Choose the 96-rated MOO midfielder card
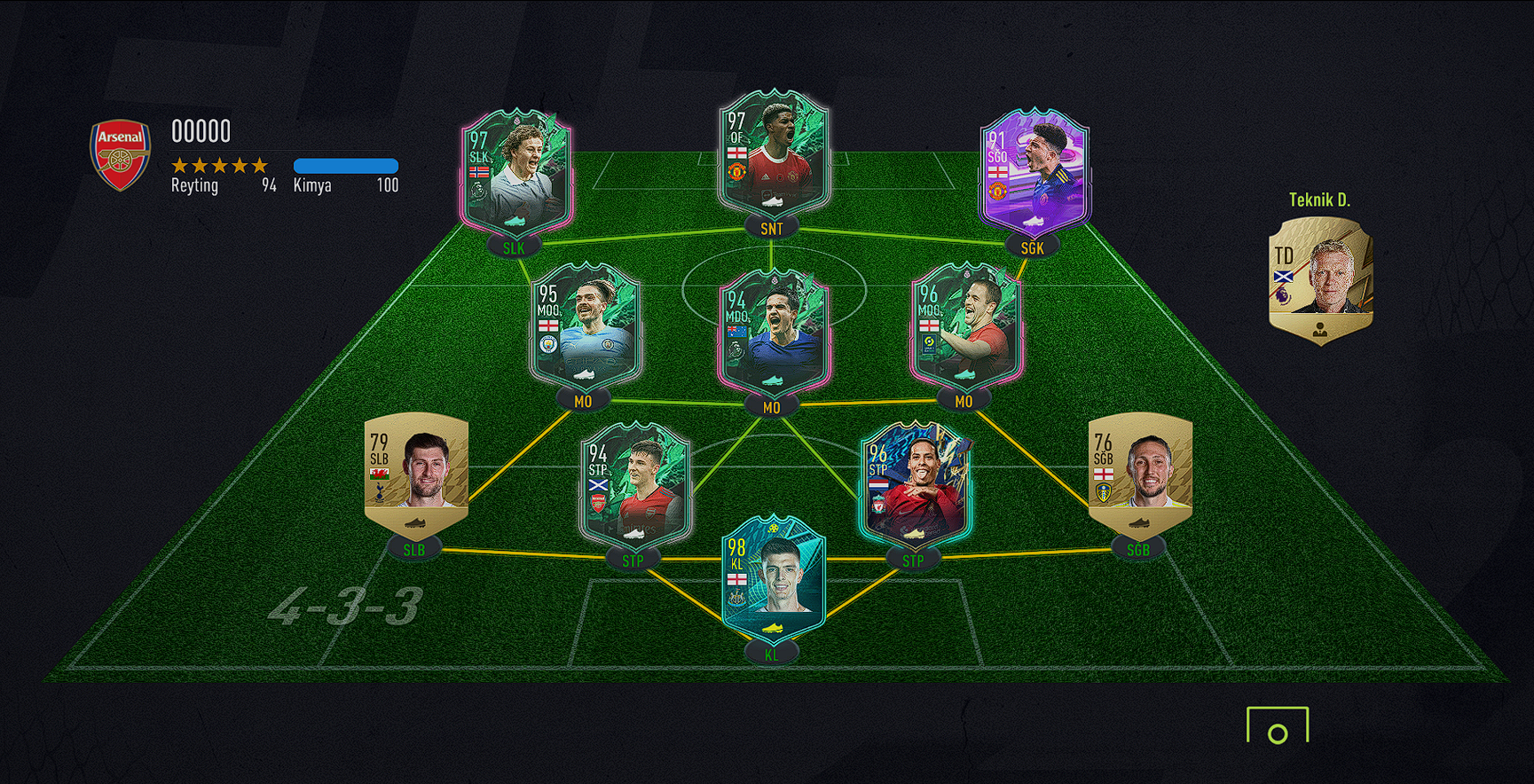The image size is (1534, 784). pos(966,327)
